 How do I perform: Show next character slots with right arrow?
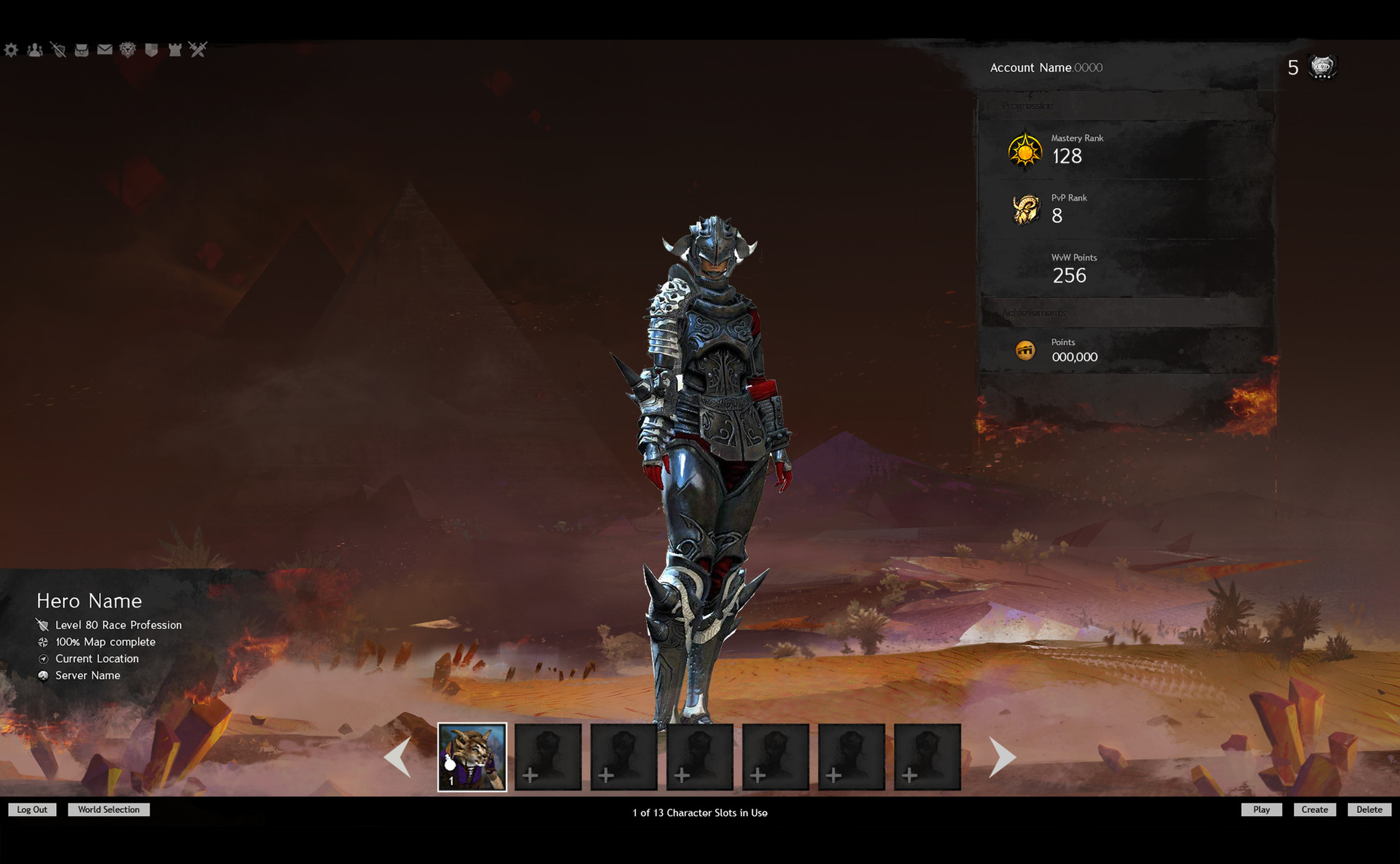pos(1002,757)
